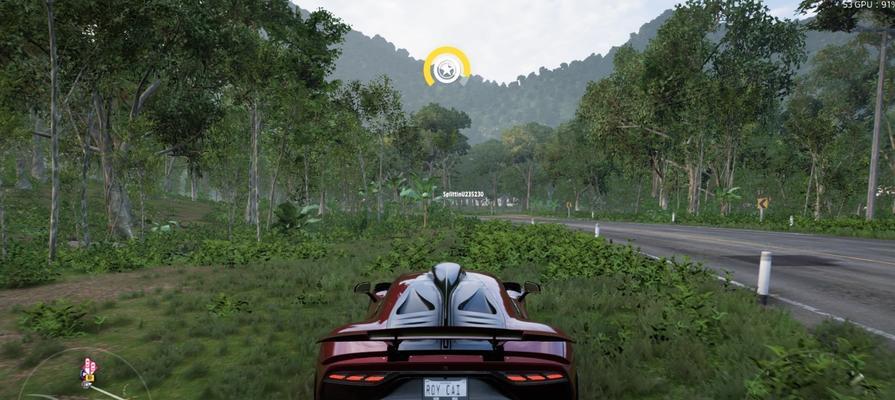Select the Splittie0235230 player name tag
The image size is (895, 400).
pyautogui.click(x=464, y=194)
